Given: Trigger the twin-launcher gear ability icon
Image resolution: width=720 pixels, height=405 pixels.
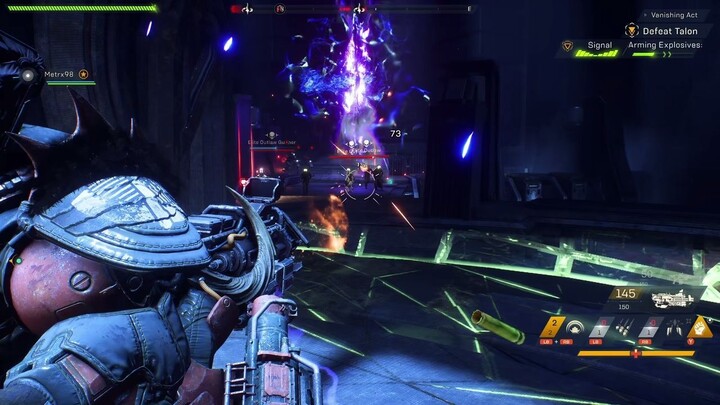Looking at the screenshot, I should 676,327.
